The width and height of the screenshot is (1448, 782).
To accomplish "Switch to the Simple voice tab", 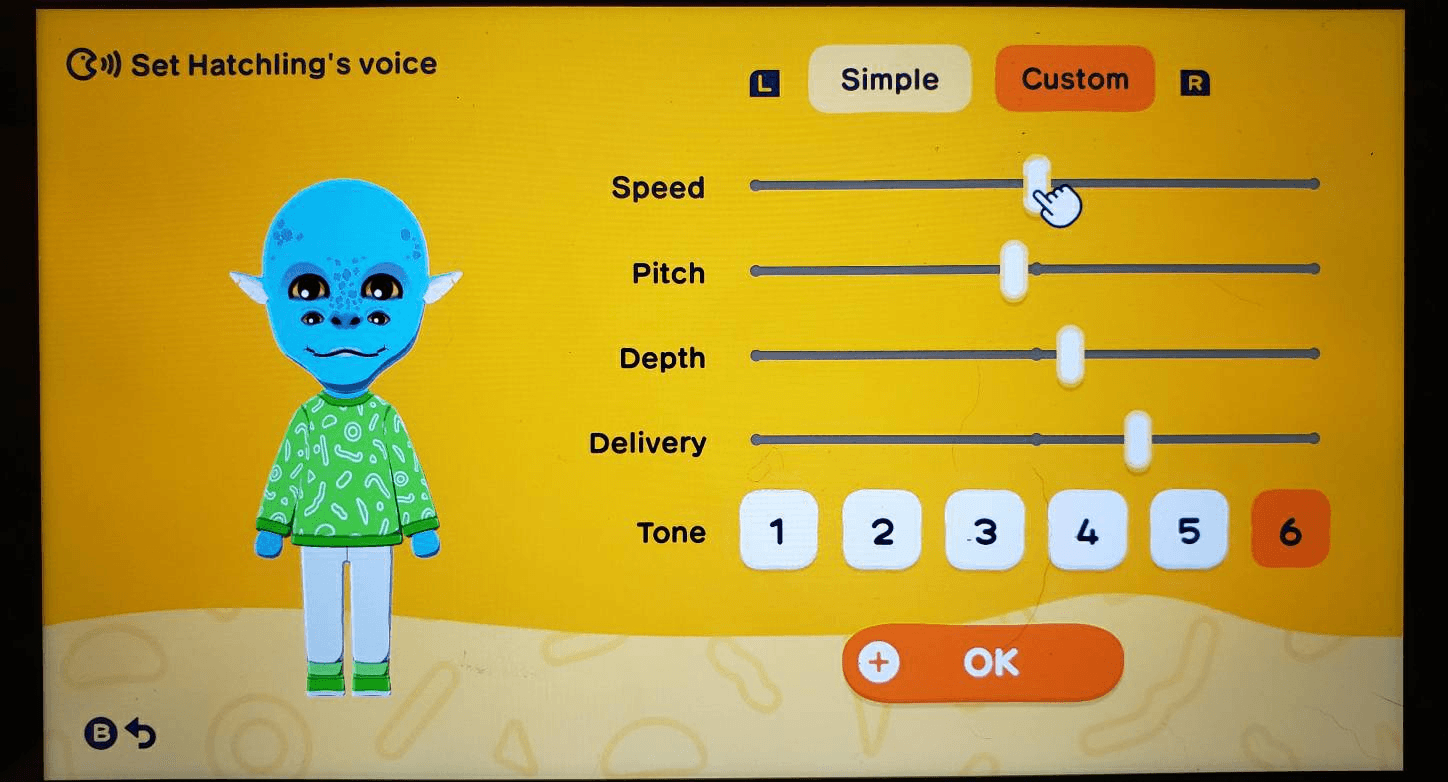I will [x=889, y=79].
